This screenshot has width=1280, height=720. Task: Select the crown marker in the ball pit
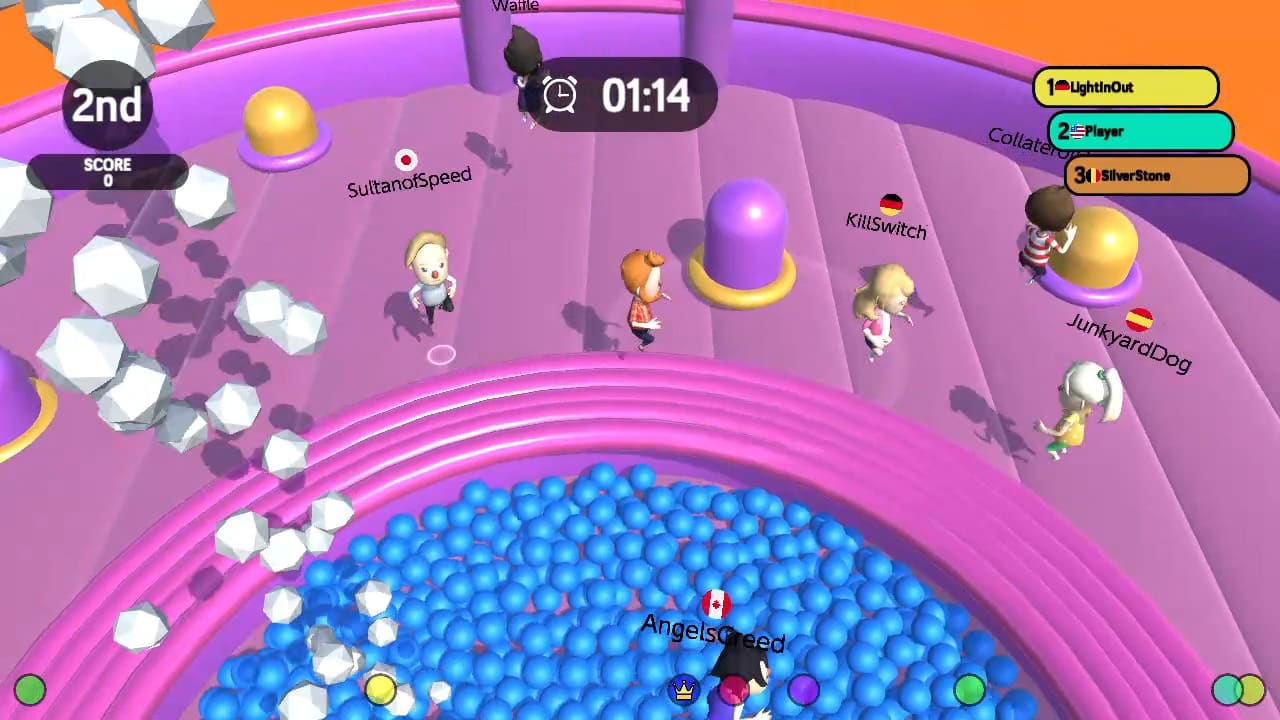pyautogui.click(x=685, y=688)
